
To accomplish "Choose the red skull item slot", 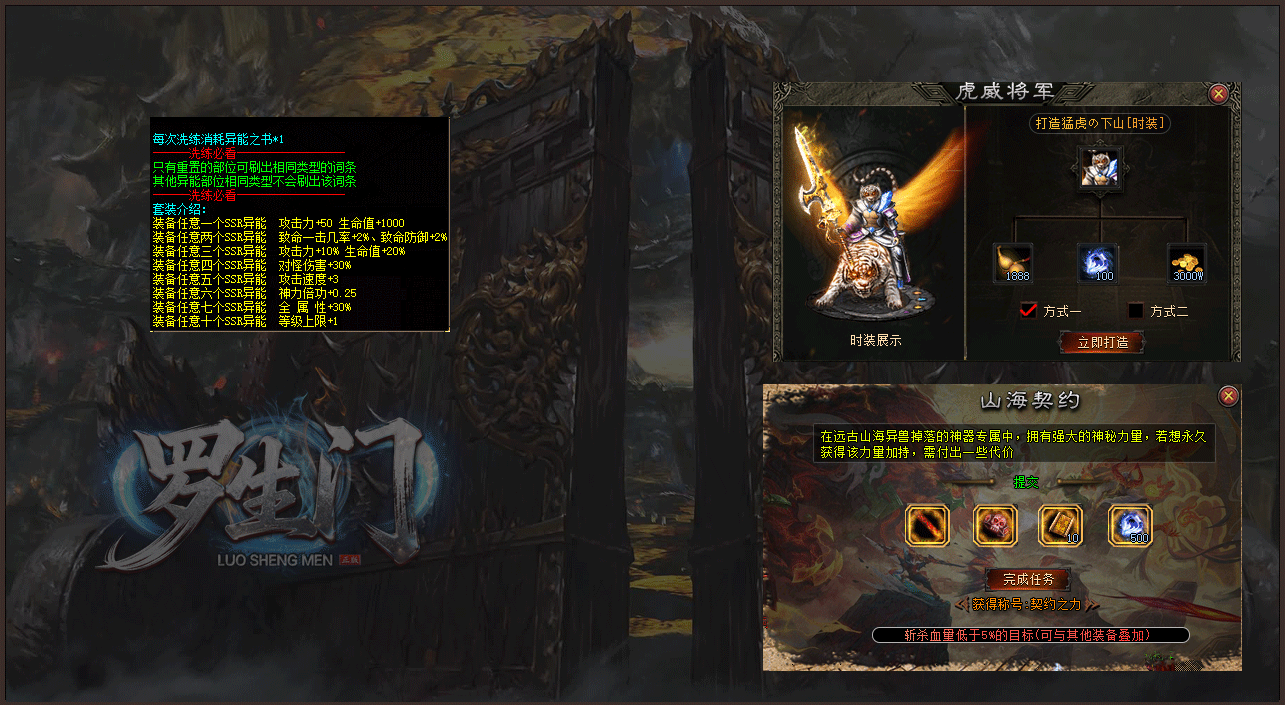I will pos(995,525).
